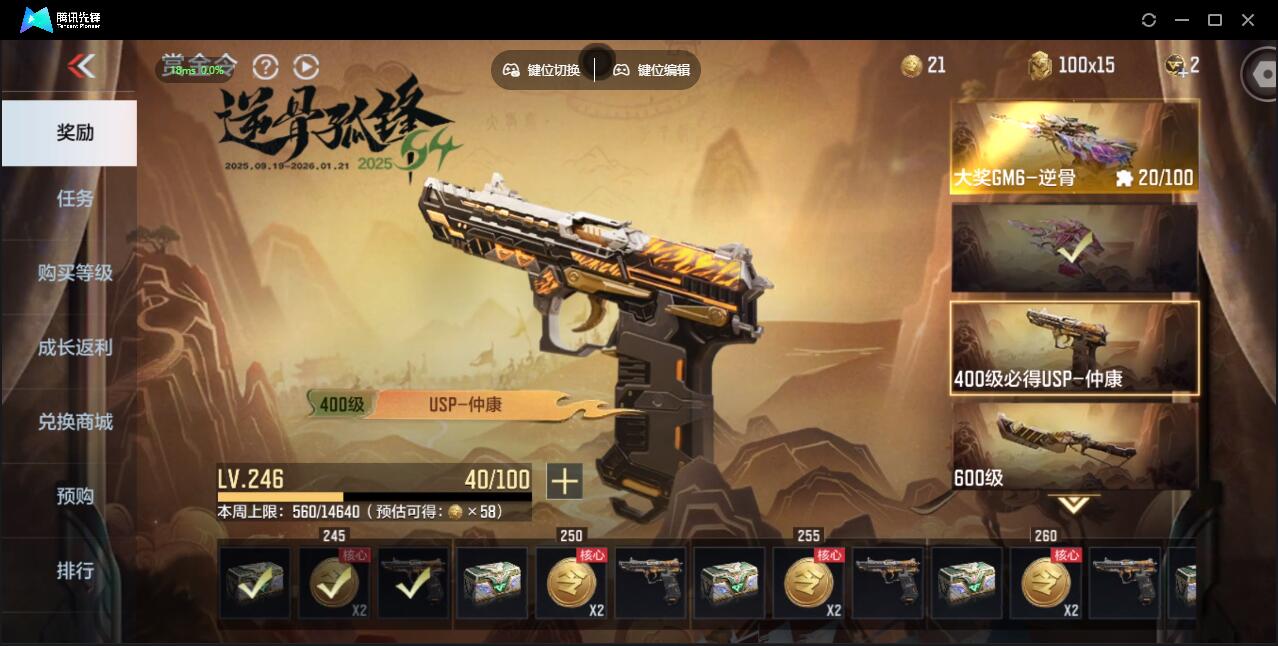
Task: Select the level 250 gold coin reward
Action: (x=571, y=583)
